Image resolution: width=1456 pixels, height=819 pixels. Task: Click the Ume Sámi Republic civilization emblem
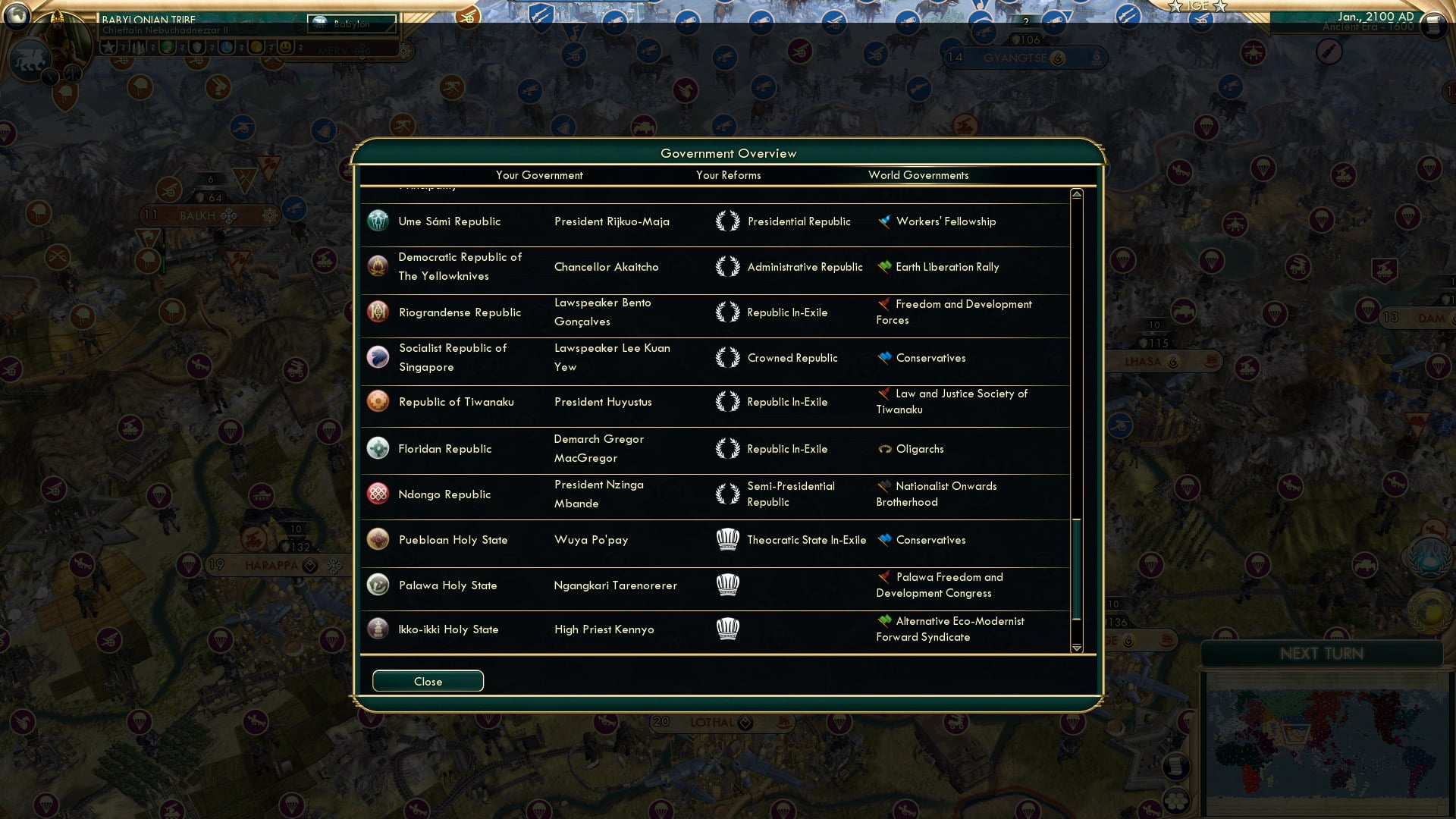click(x=378, y=221)
